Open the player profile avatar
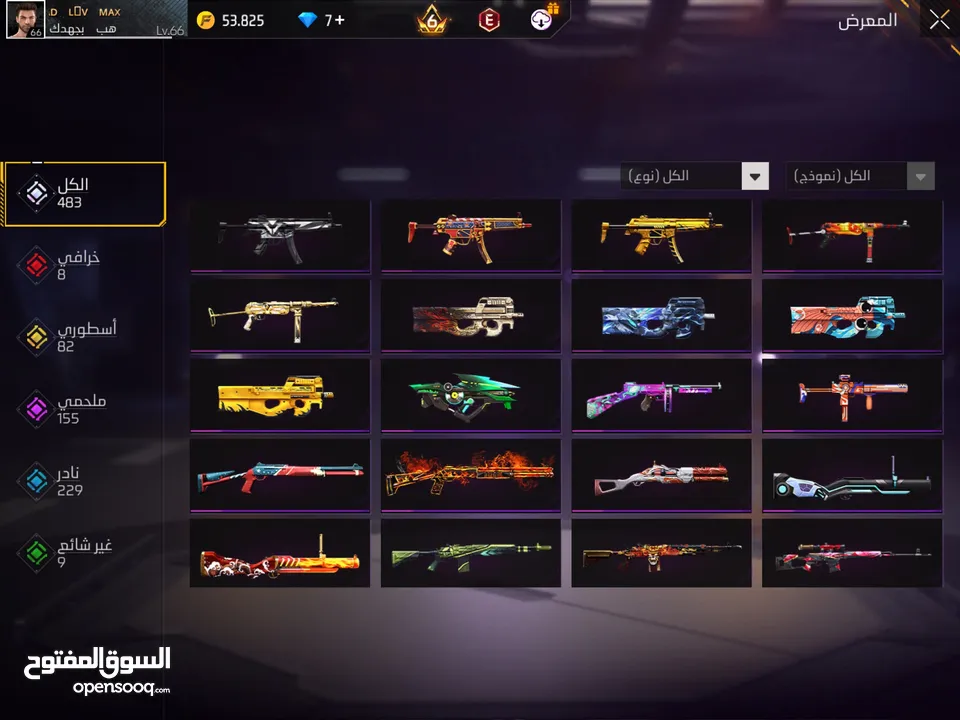960x720 pixels. pyautogui.click(x=24, y=20)
